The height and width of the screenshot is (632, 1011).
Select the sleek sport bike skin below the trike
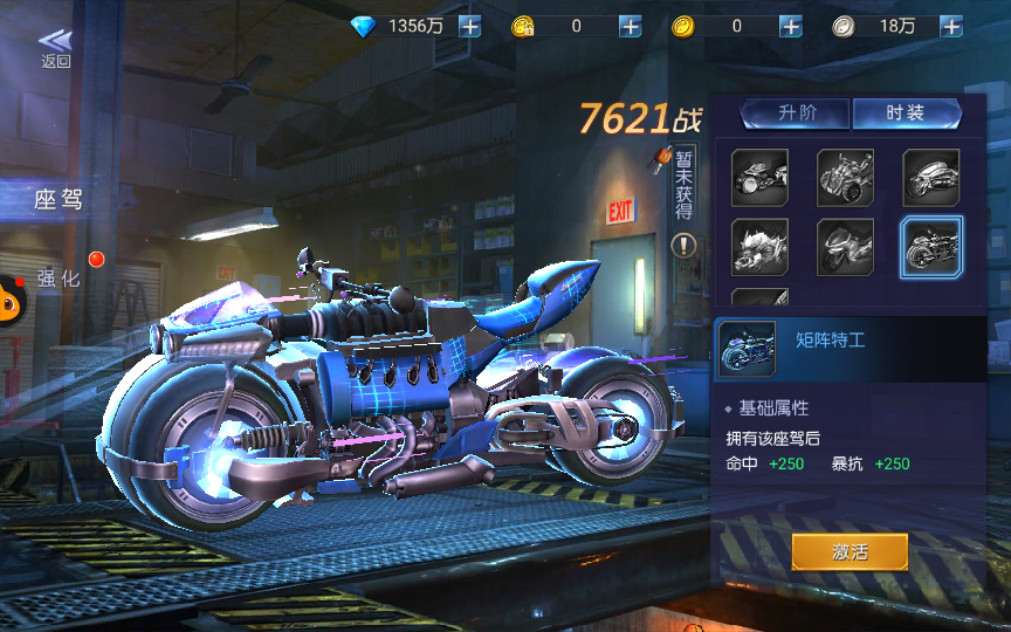point(845,247)
